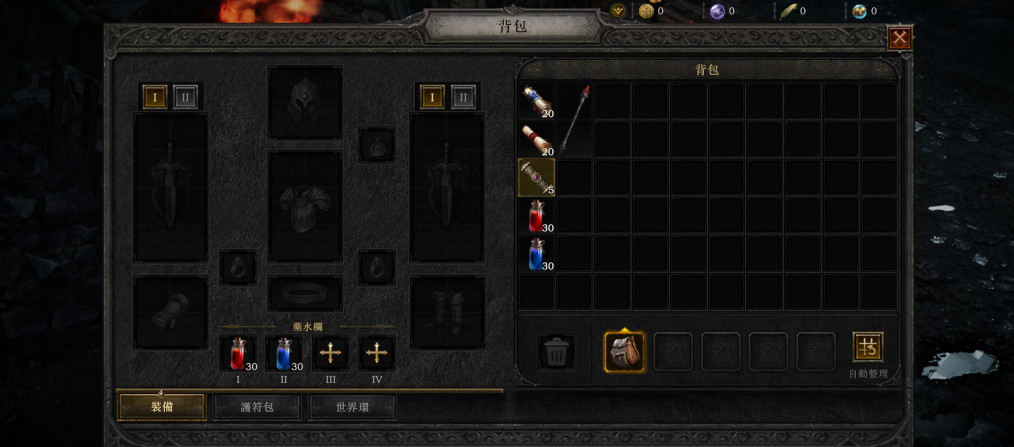Click the trash can discard icon

point(556,352)
